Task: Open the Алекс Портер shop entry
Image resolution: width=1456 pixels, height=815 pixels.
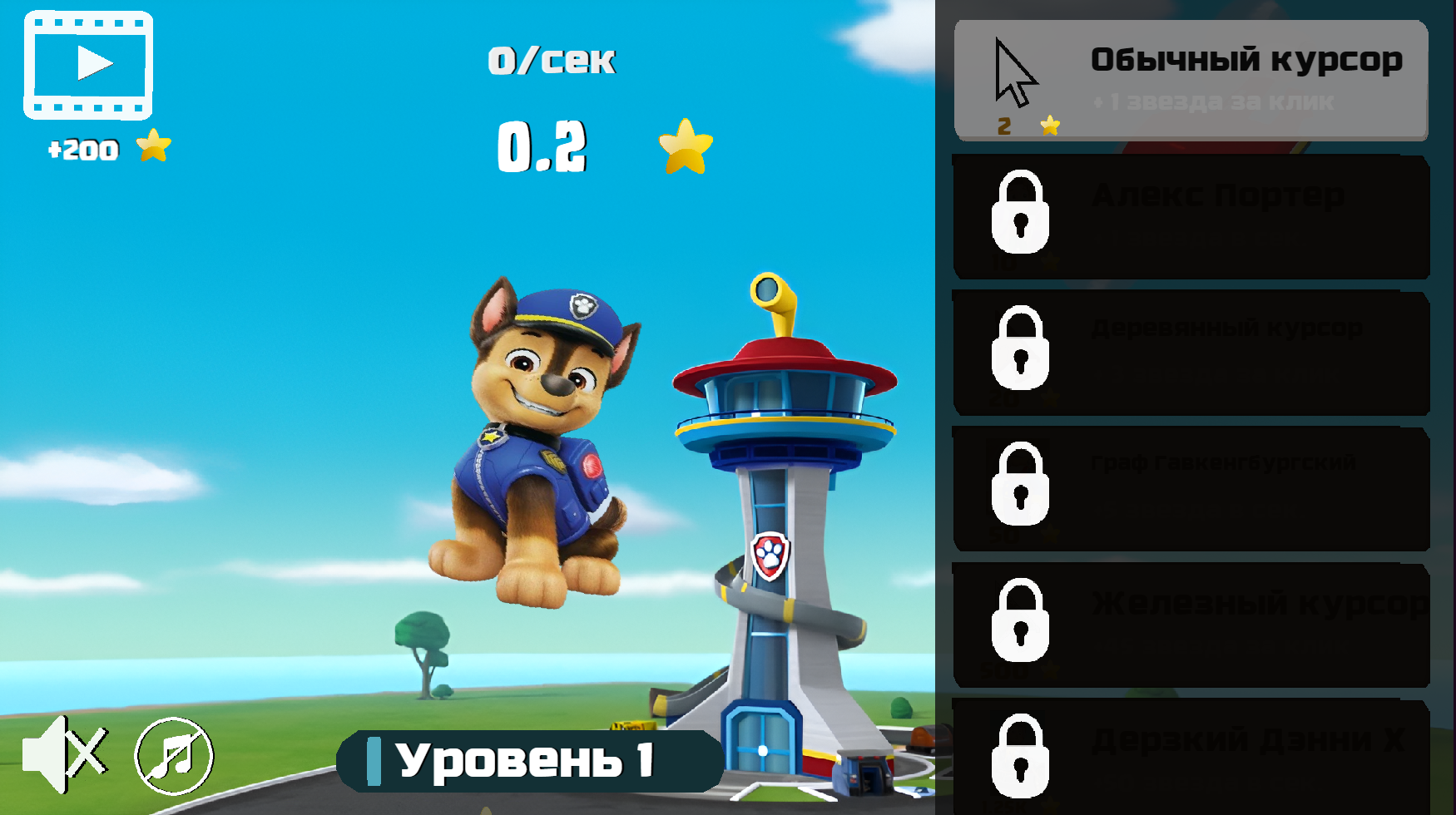Action: [1190, 217]
